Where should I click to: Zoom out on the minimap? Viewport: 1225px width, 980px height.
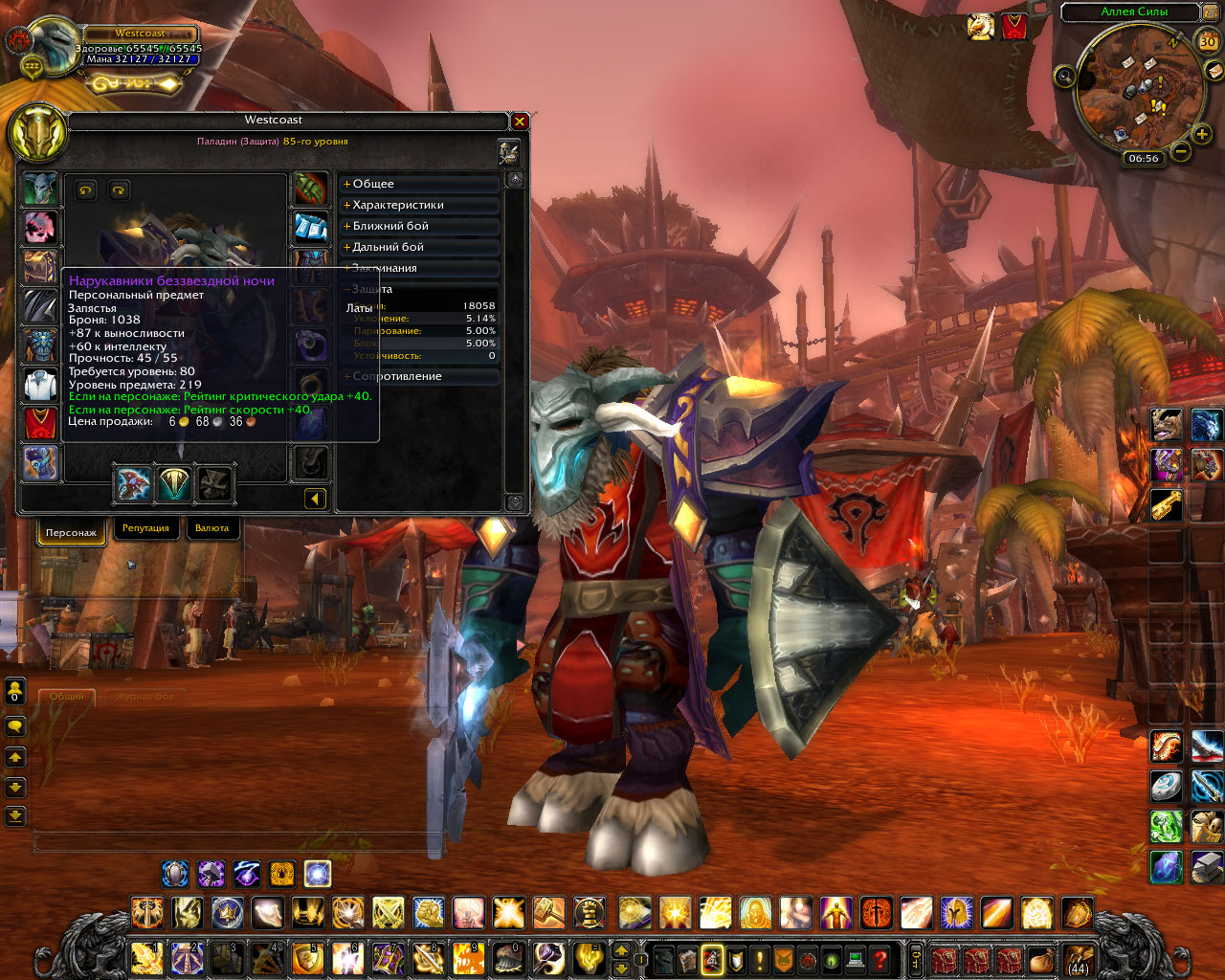(1181, 151)
